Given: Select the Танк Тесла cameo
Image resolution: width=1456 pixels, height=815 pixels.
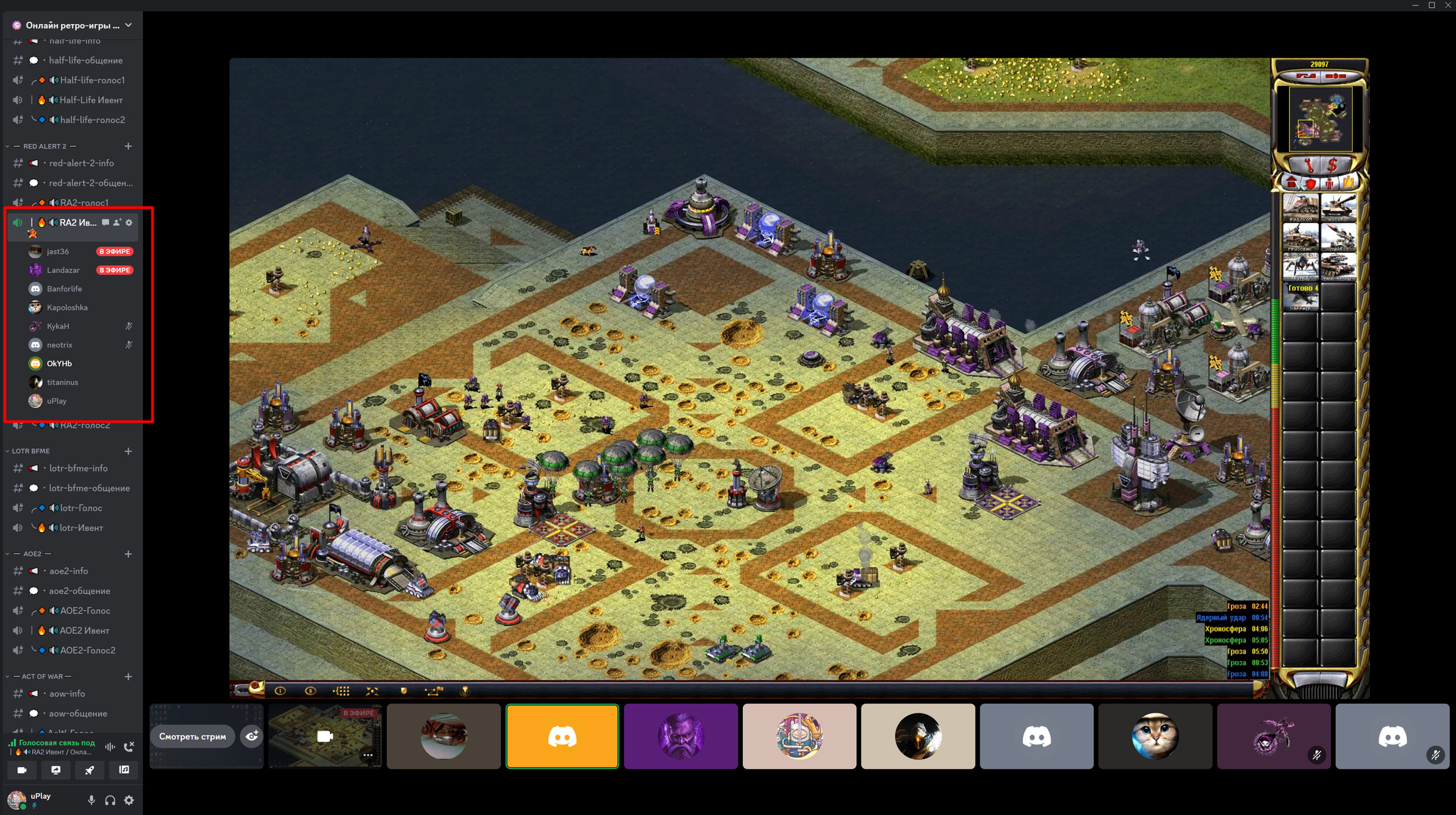Looking at the screenshot, I should [1338, 267].
